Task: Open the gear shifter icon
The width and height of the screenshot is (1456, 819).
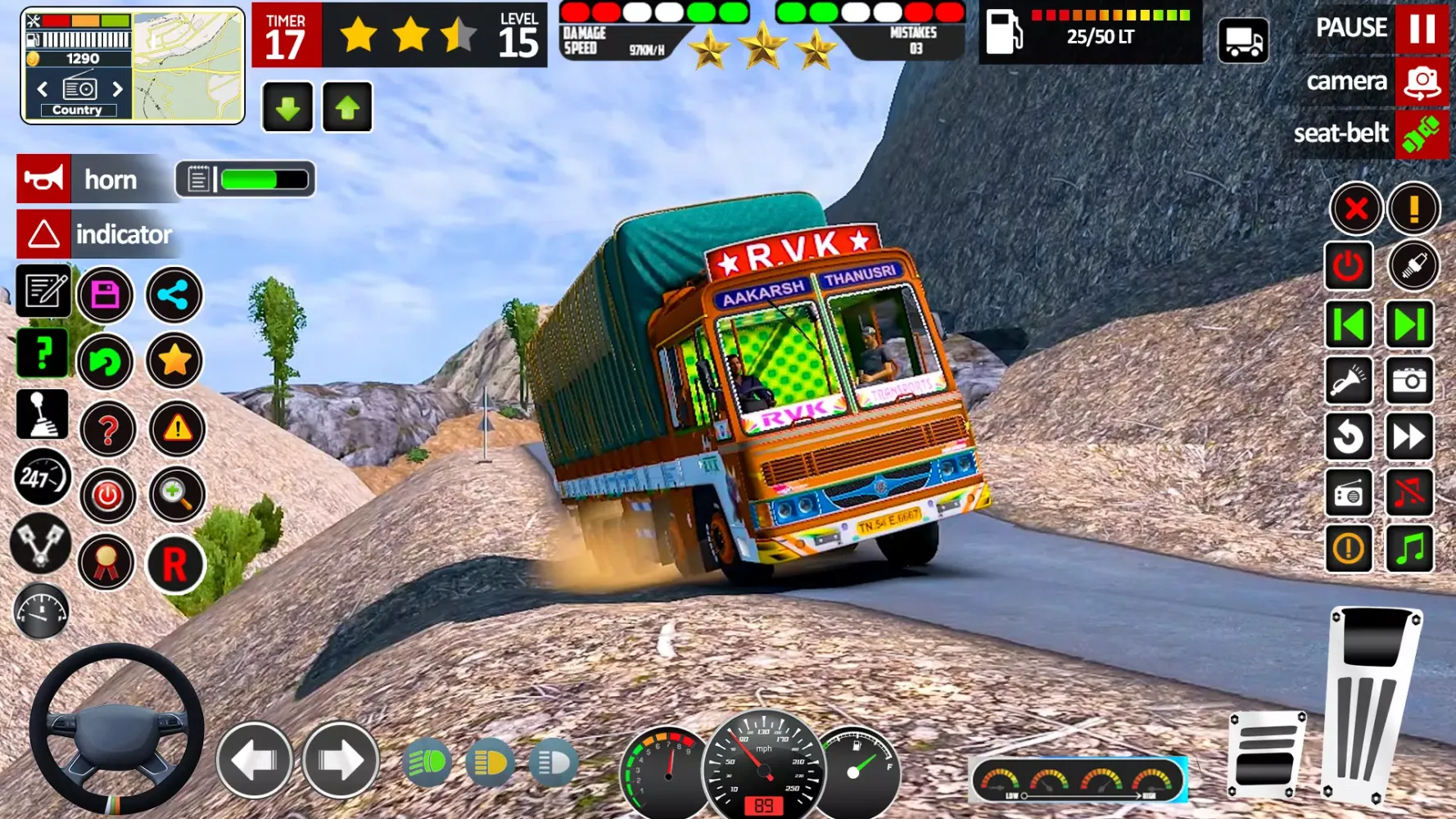Action: pos(42,414)
